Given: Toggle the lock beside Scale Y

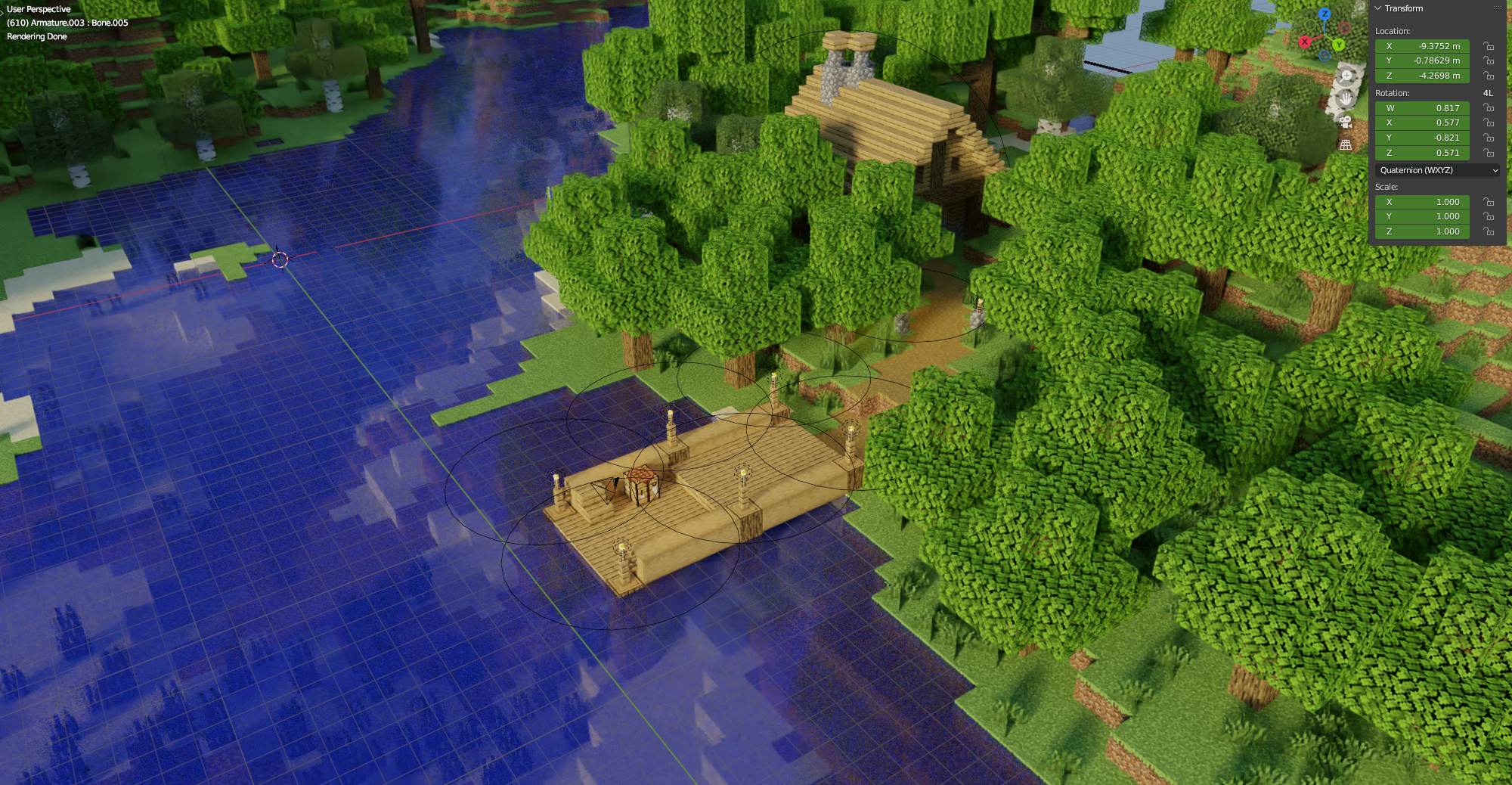Looking at the screenshot, I should 1488,216.
